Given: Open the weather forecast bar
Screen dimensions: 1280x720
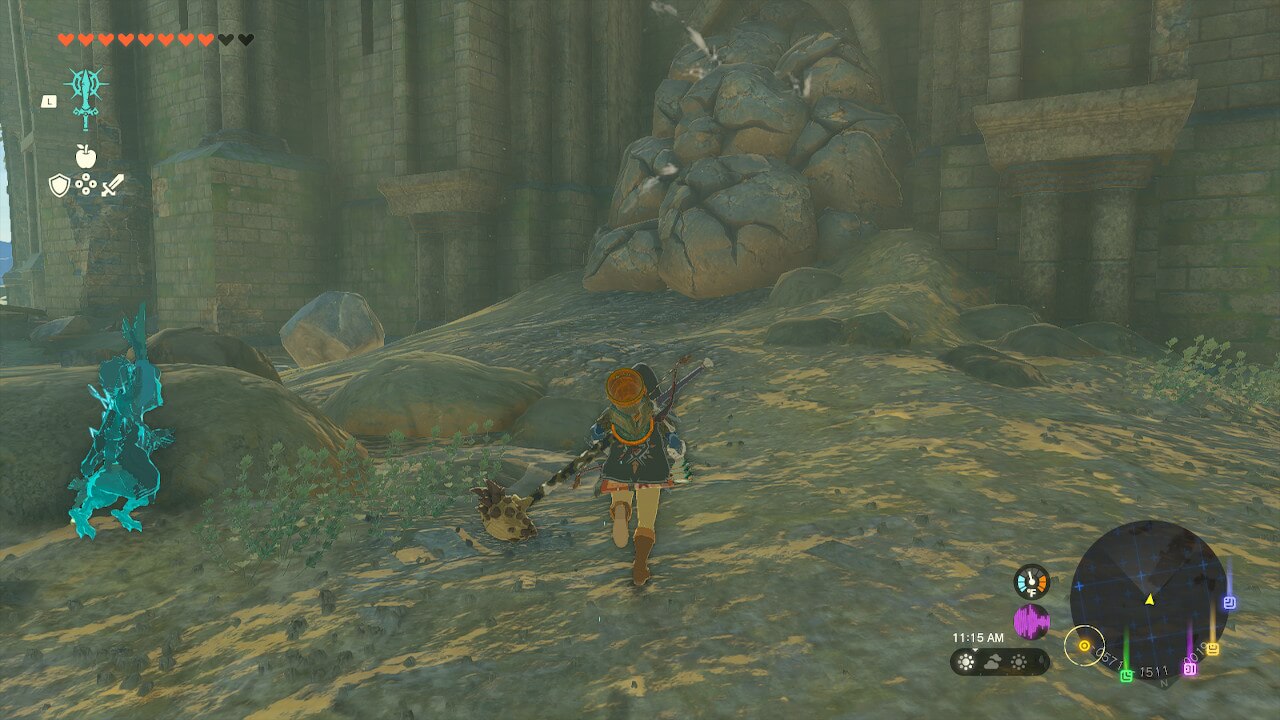Looking at the screenshot, I should pyautogui.click(x=999, y=662).
